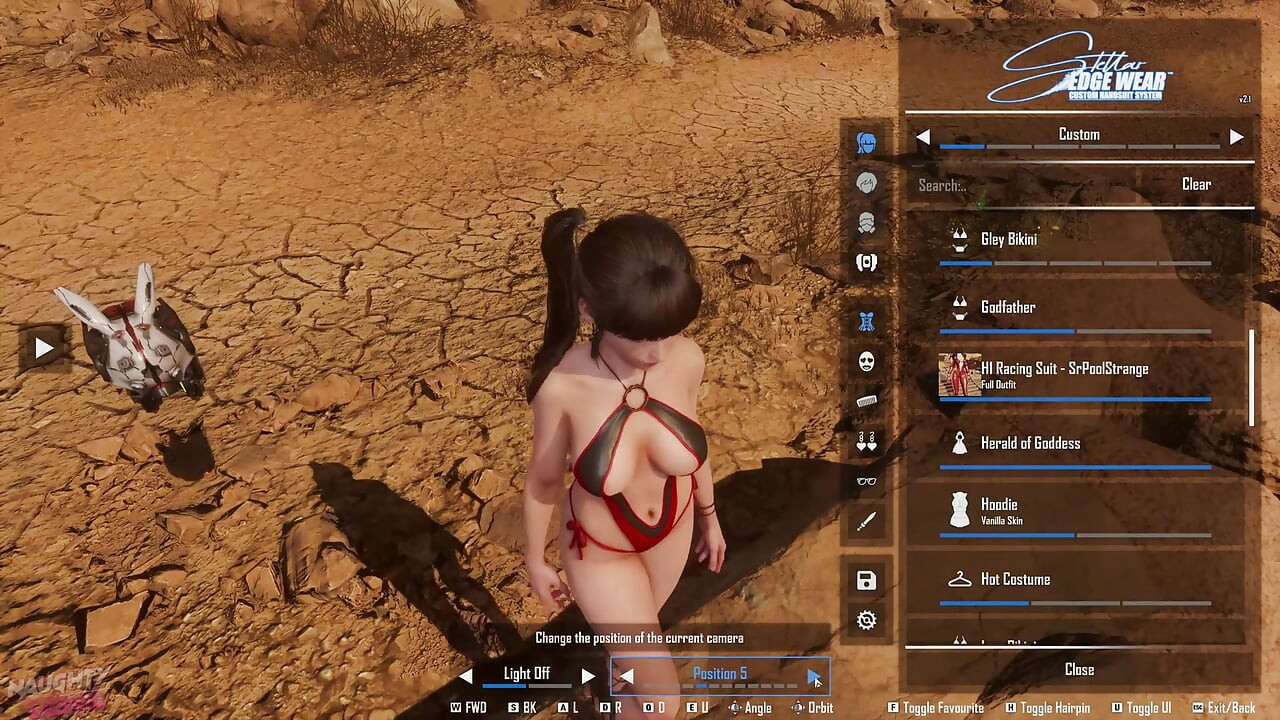Select the glasses category icon

tap(866, 482)
